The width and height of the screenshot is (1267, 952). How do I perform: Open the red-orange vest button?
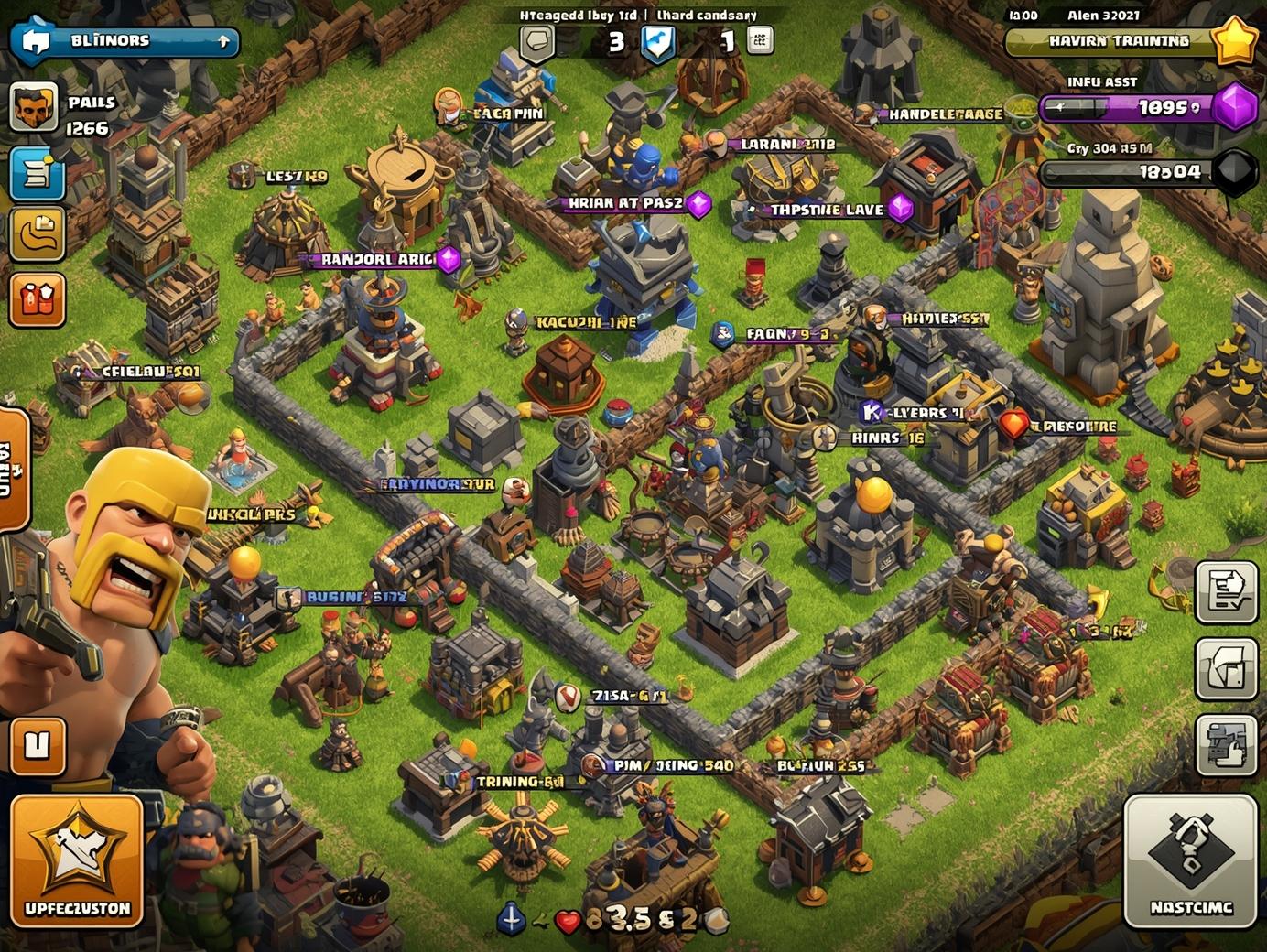click(37, 298)
